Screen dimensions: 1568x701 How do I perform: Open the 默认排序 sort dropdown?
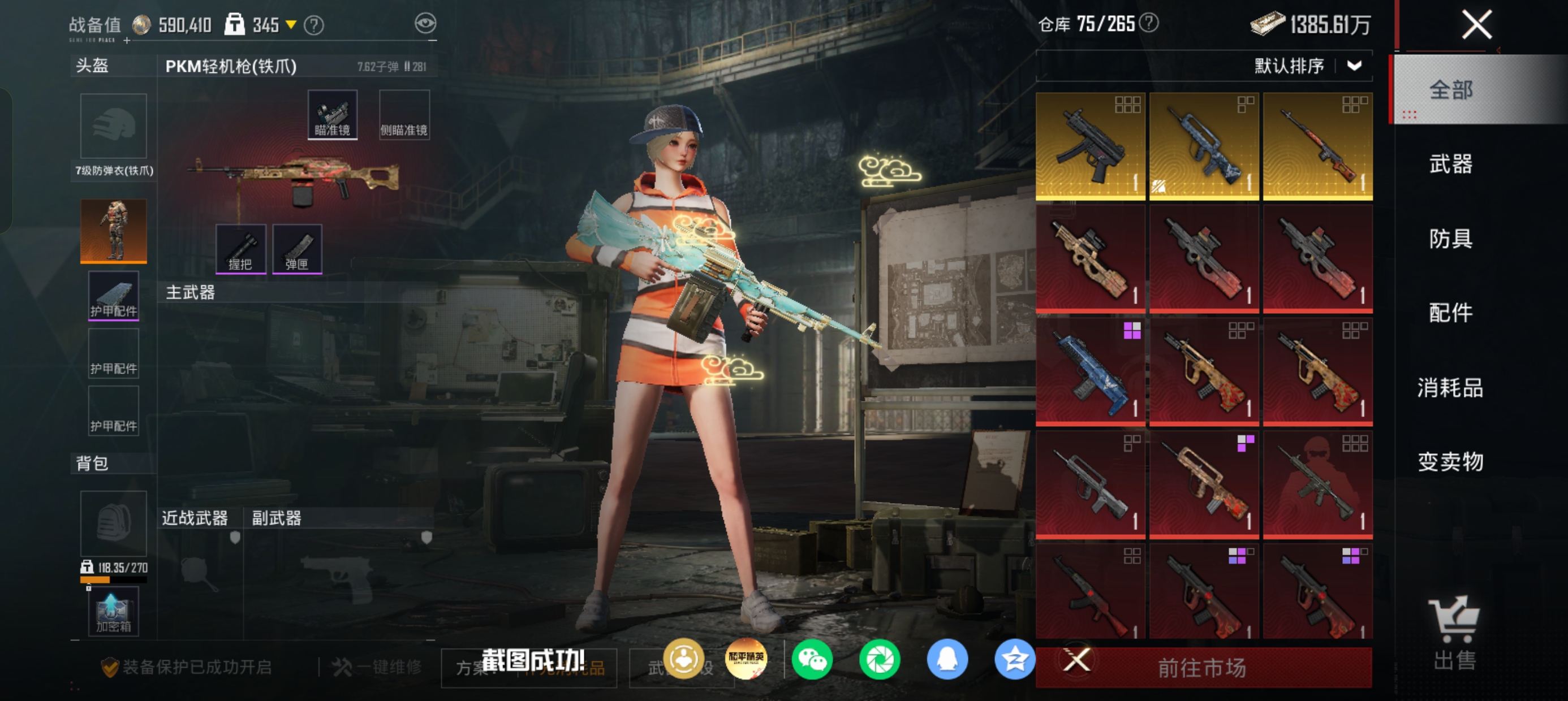point(1307,66)
